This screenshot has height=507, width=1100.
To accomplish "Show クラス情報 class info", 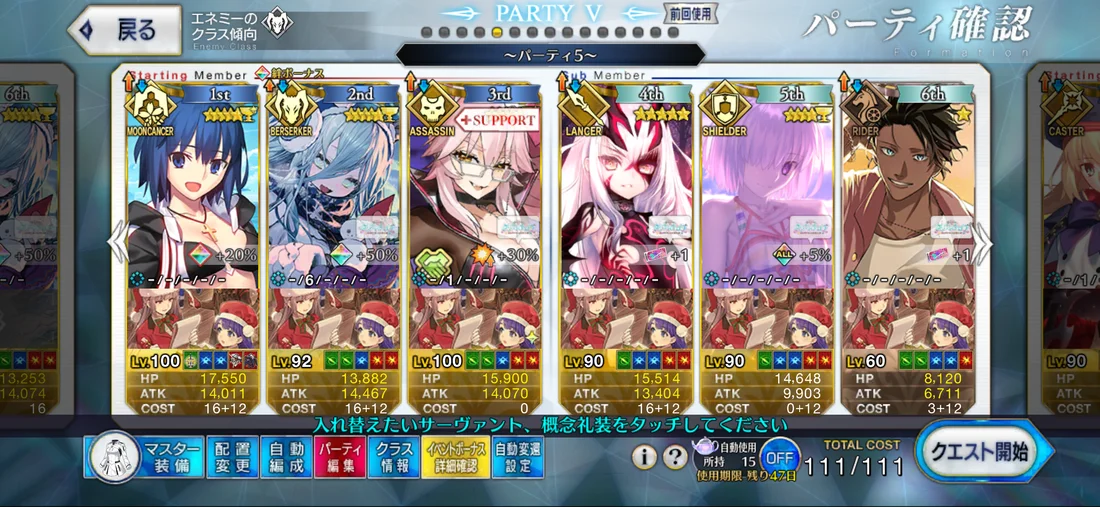I will click(x=395, y=458).
